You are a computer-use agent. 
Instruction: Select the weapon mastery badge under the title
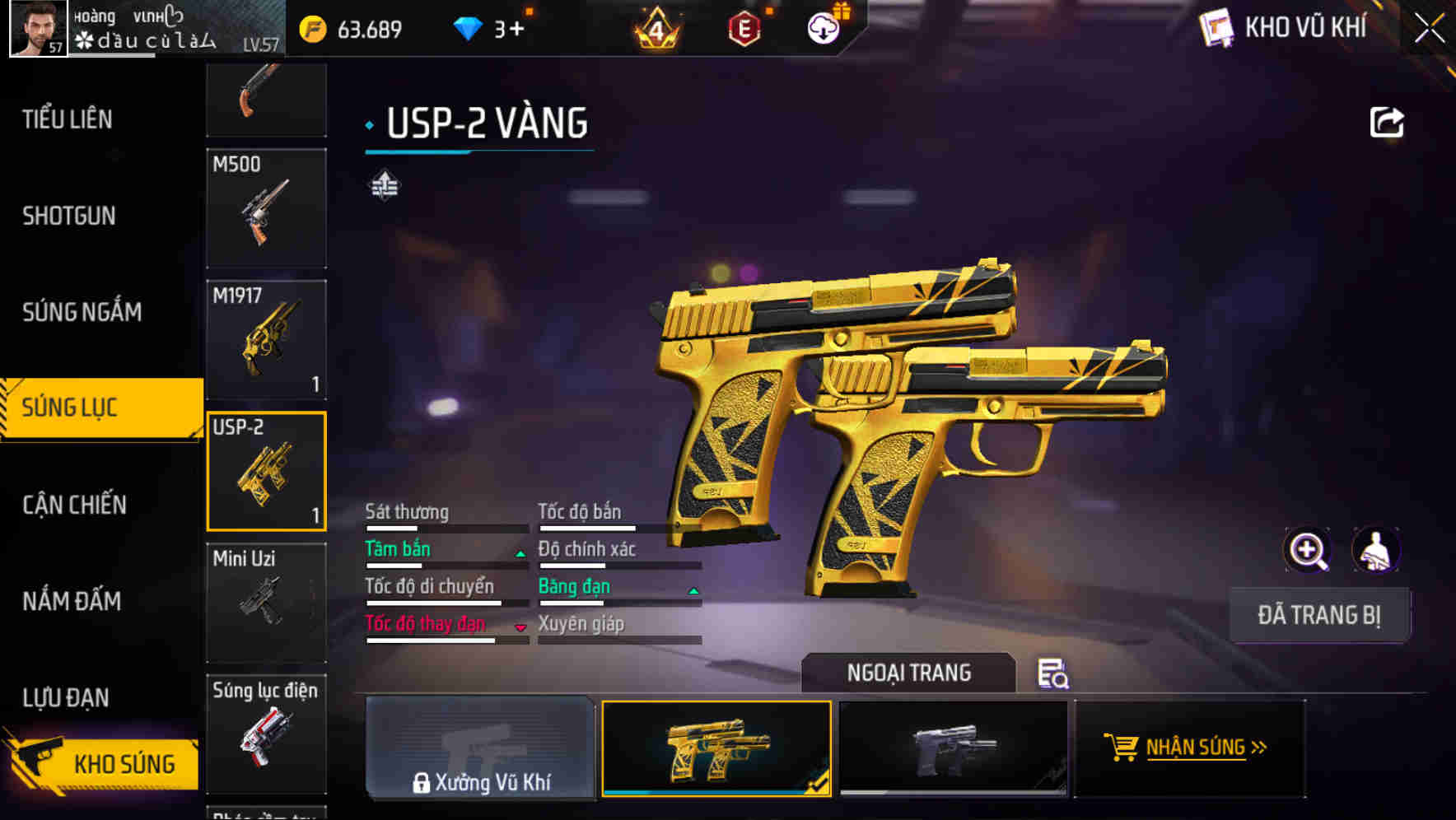click(384, 186)
